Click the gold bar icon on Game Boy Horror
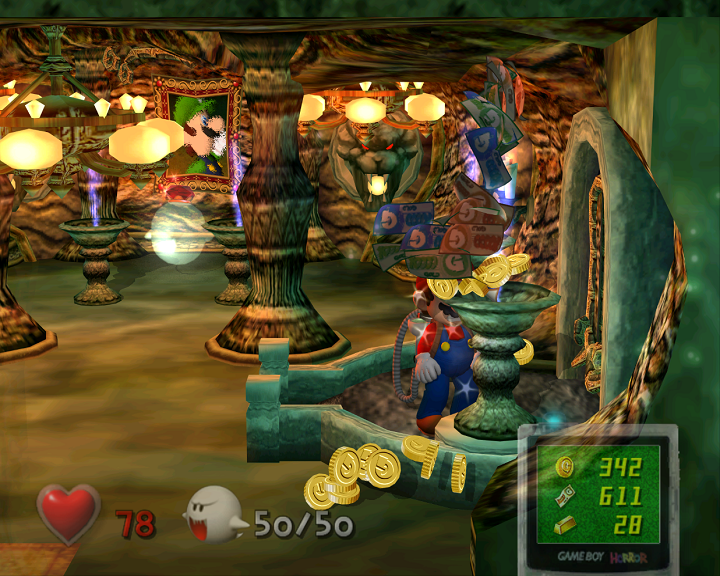 point(565,524)
